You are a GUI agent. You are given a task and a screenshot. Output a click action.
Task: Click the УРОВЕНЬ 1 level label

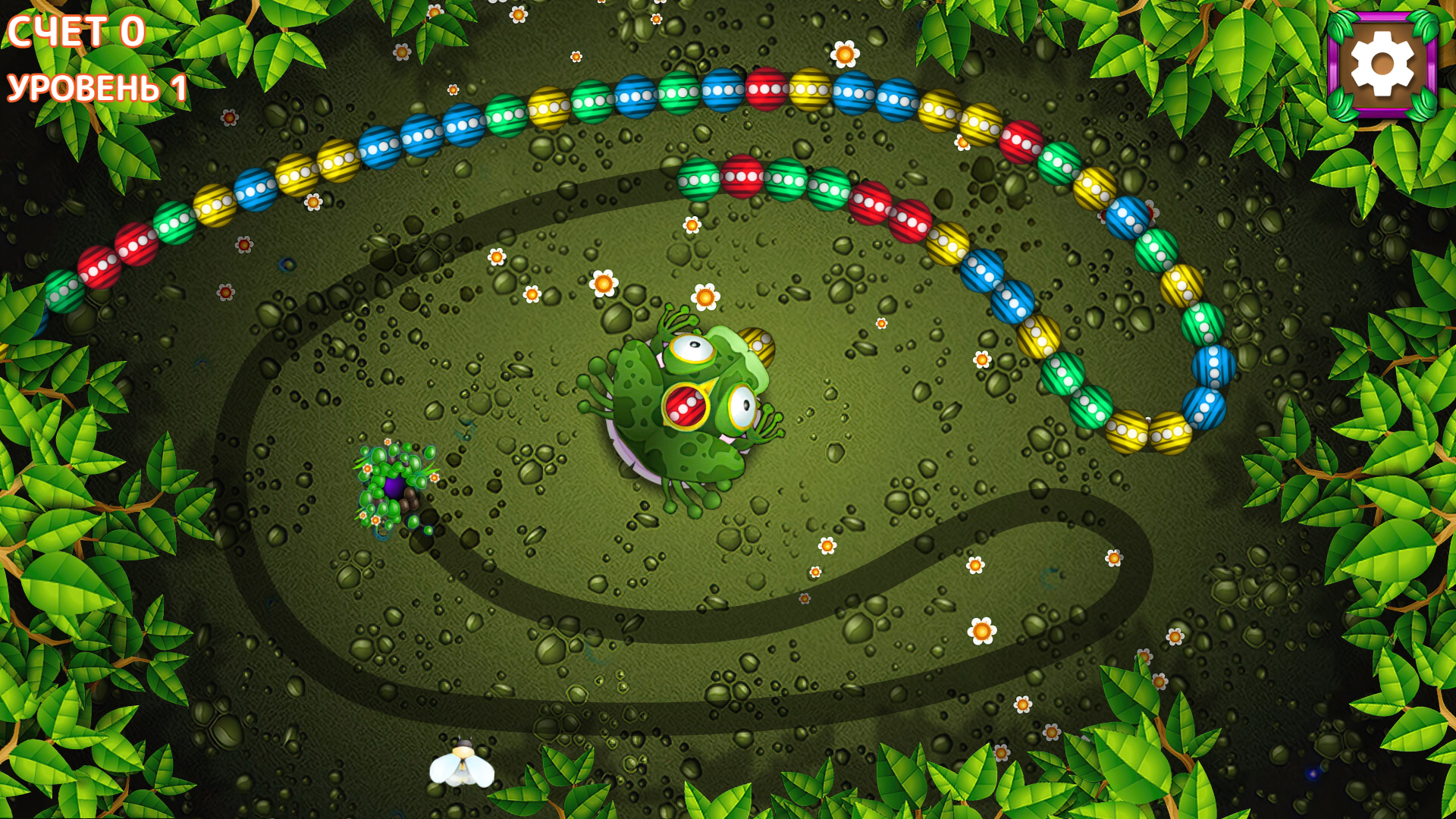95,85
